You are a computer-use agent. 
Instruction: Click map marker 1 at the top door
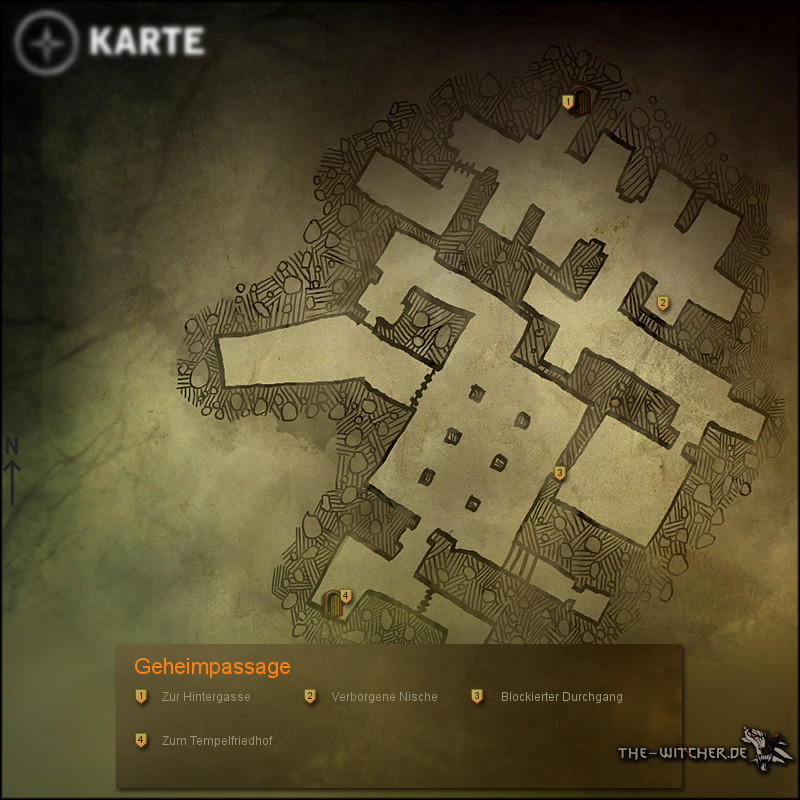pyautogui.click(x=568, y=101)
